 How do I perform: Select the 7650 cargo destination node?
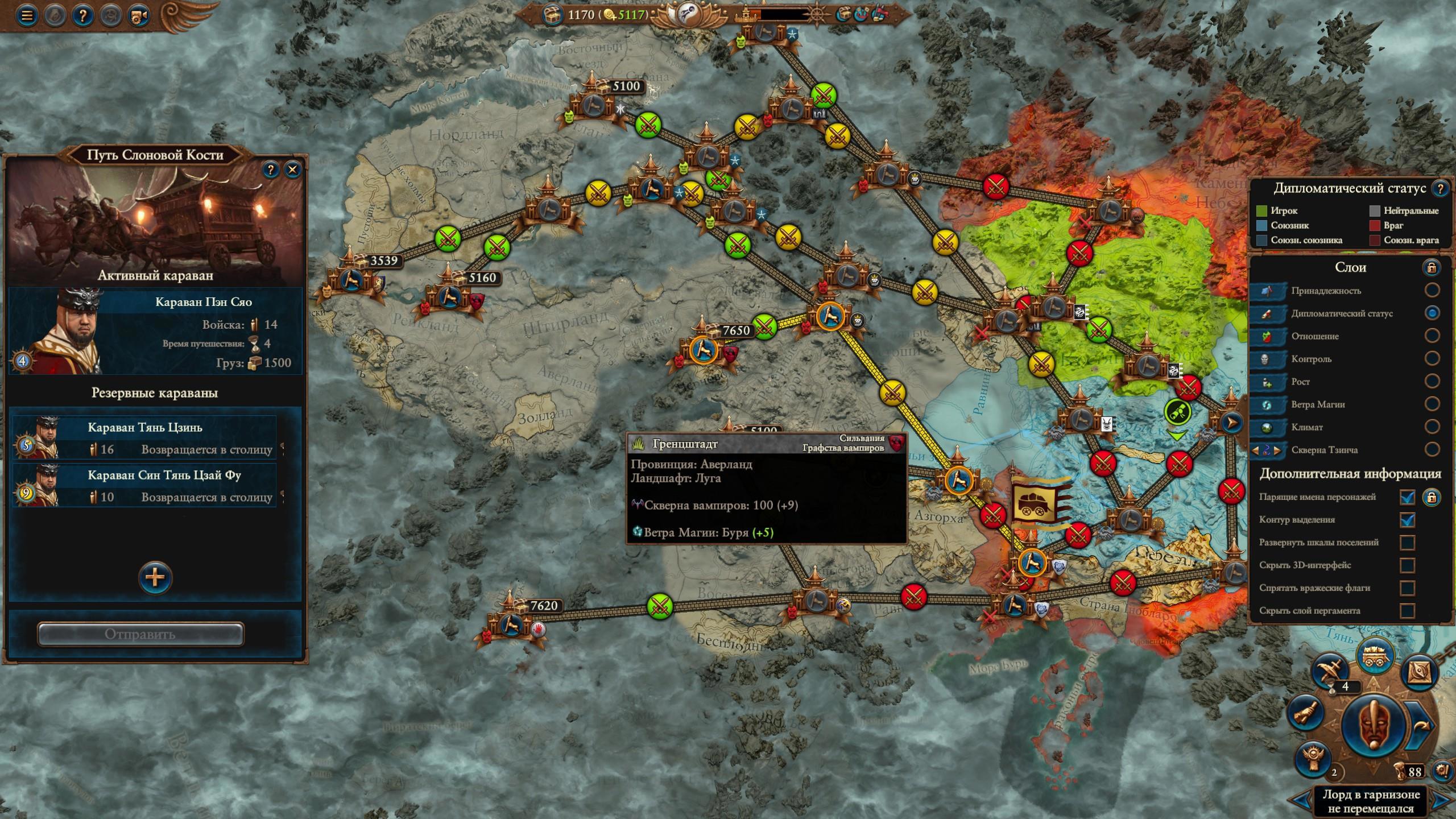click(704, 349)
